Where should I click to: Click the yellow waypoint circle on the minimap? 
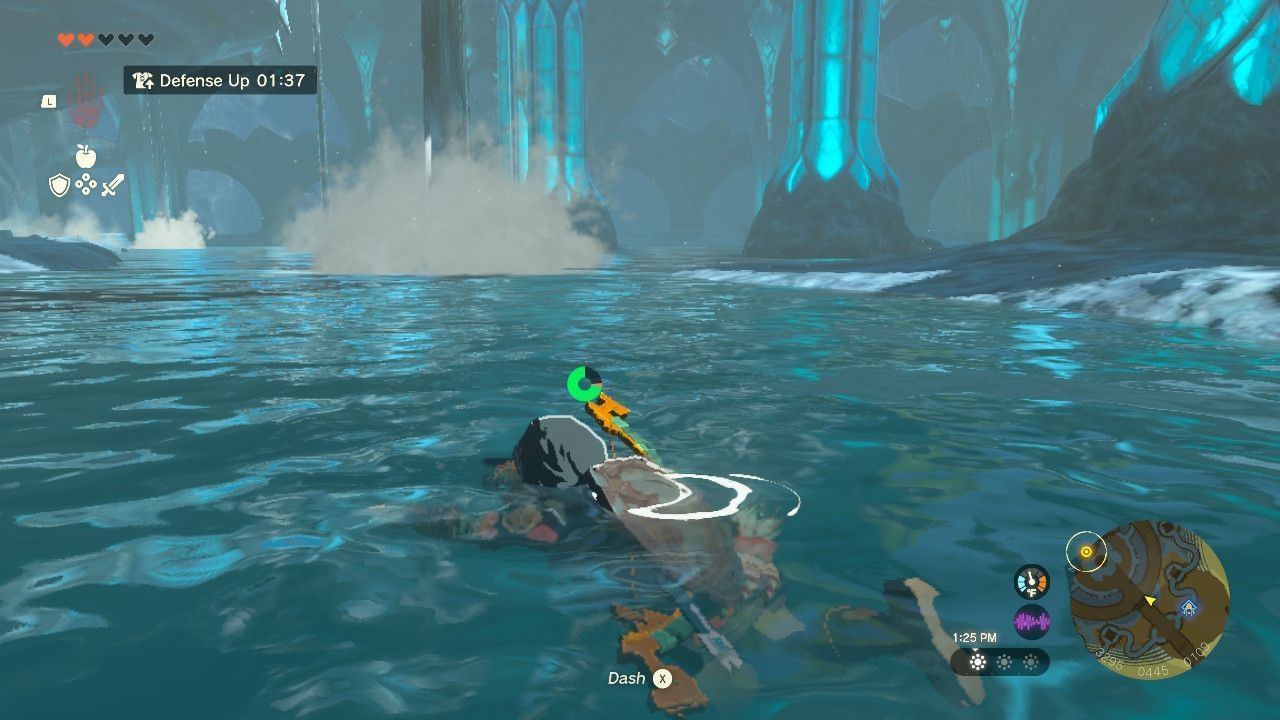coord(1086,551)
